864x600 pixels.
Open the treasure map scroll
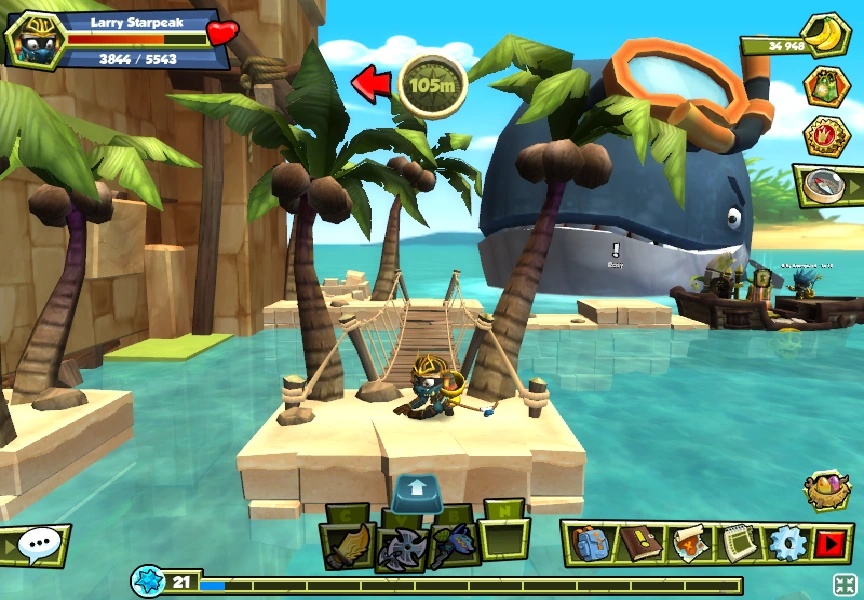[687, 543]
